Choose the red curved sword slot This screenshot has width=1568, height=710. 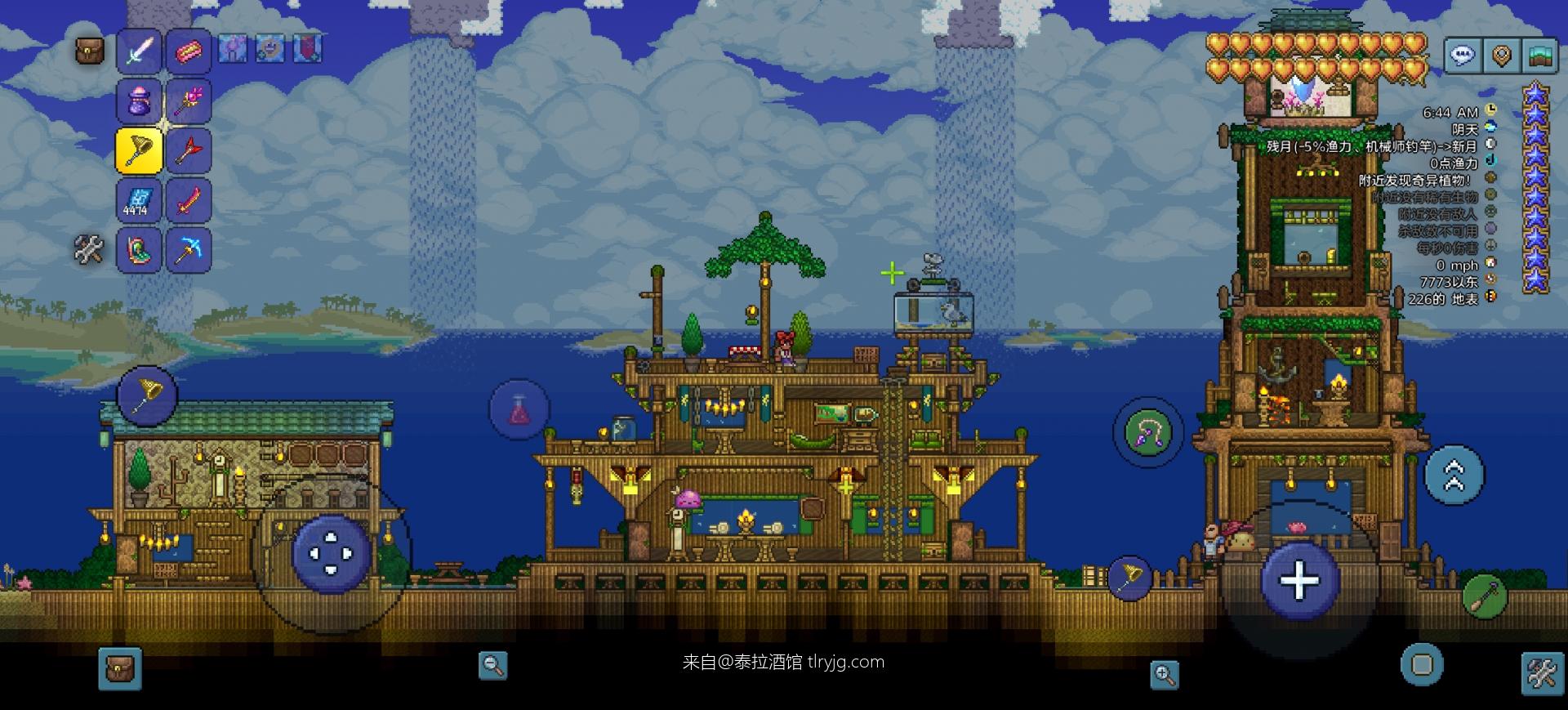click(188, 200)
